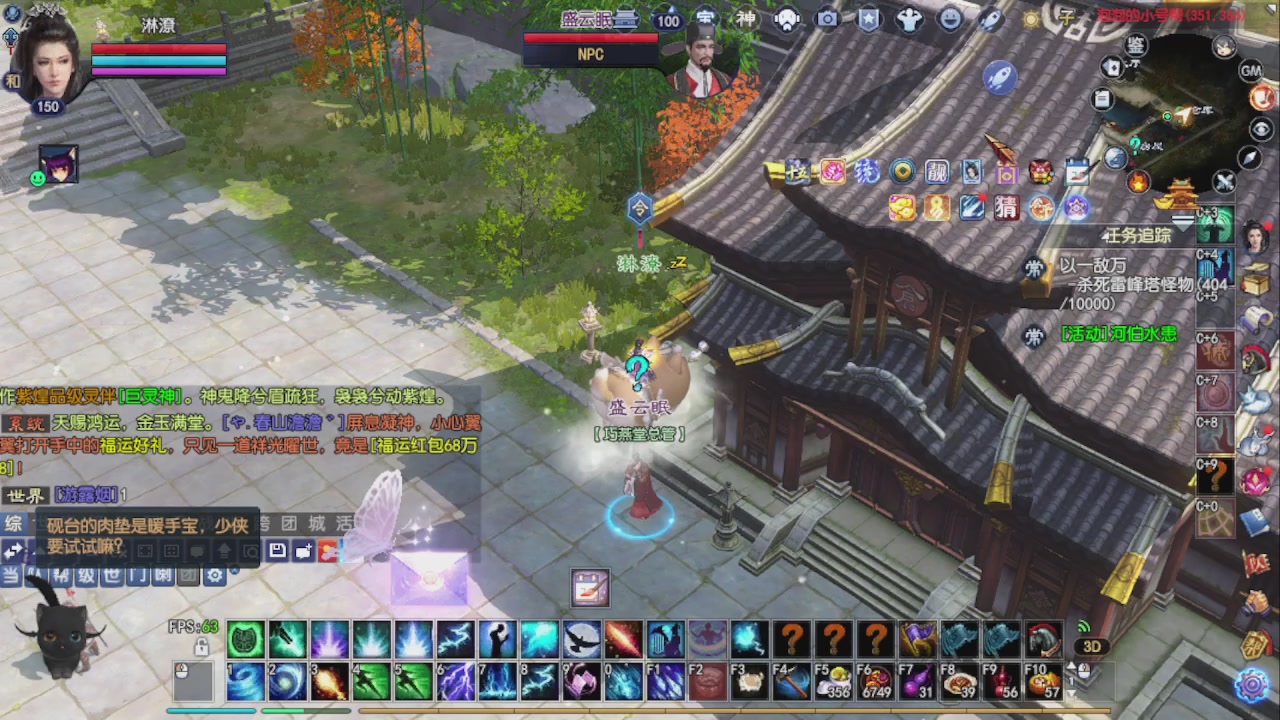The width and height of the screenshot is (1280, 720).
Task: Toggle the eye visibility icon near minimap
Action: point(1261,128)
